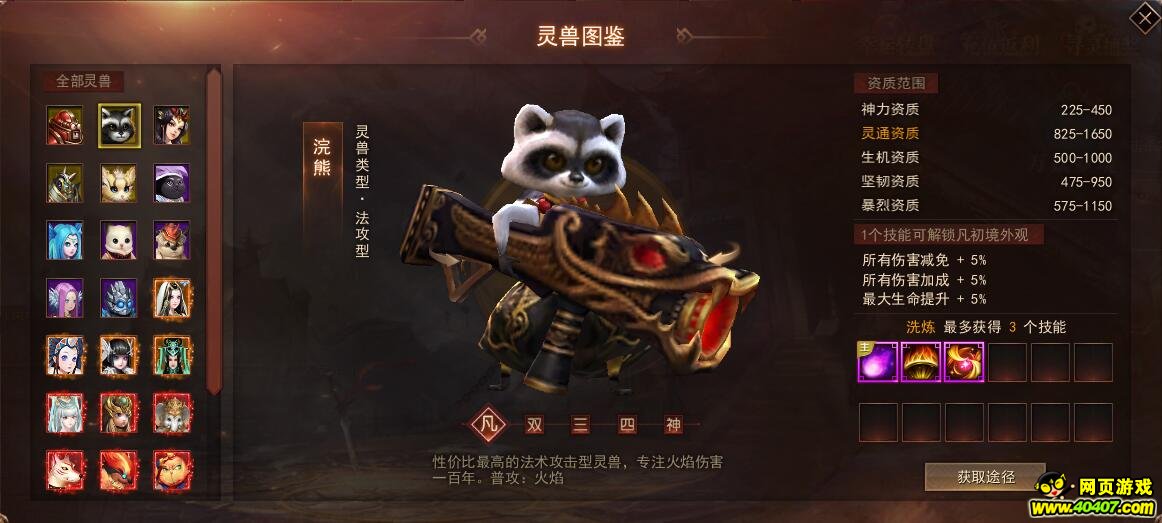Choose the 三 stage tab
1162x523 pixels.
[581, 424]
